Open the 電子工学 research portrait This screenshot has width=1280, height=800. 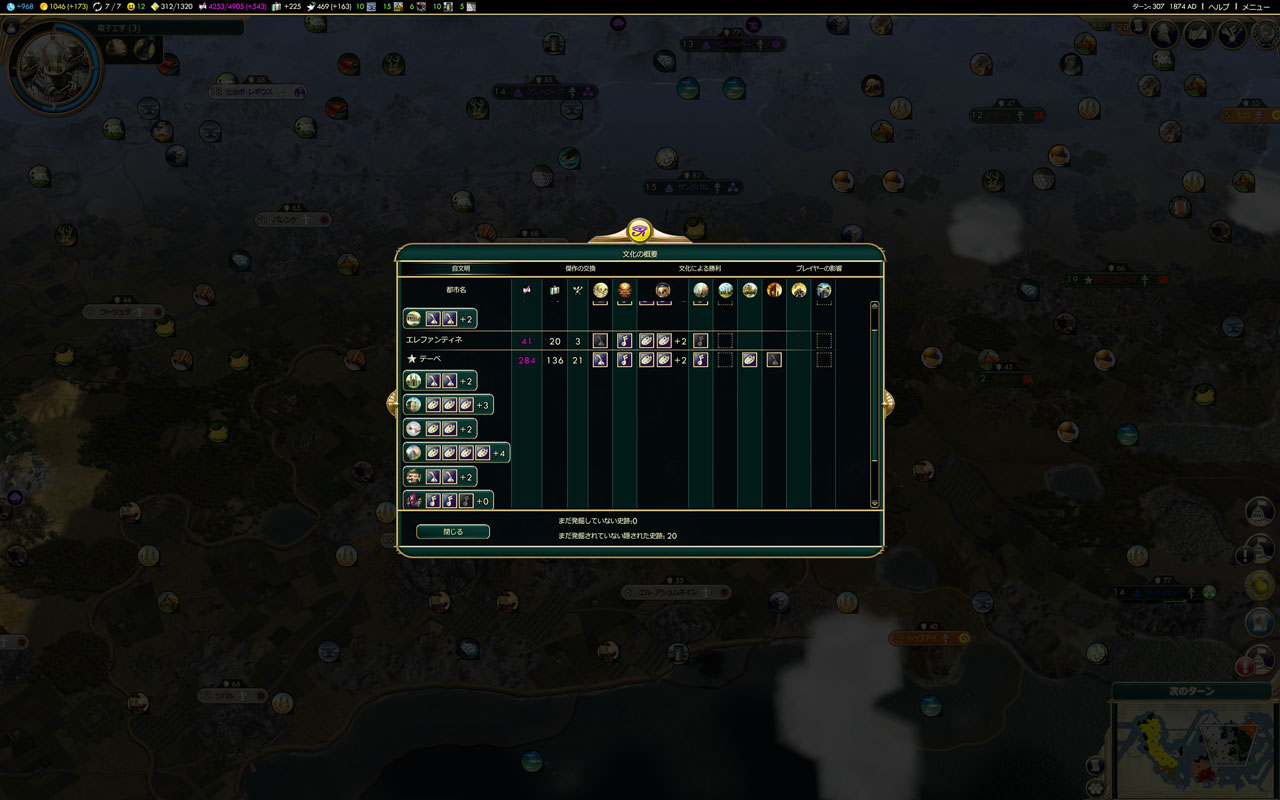tap(54, 67)
